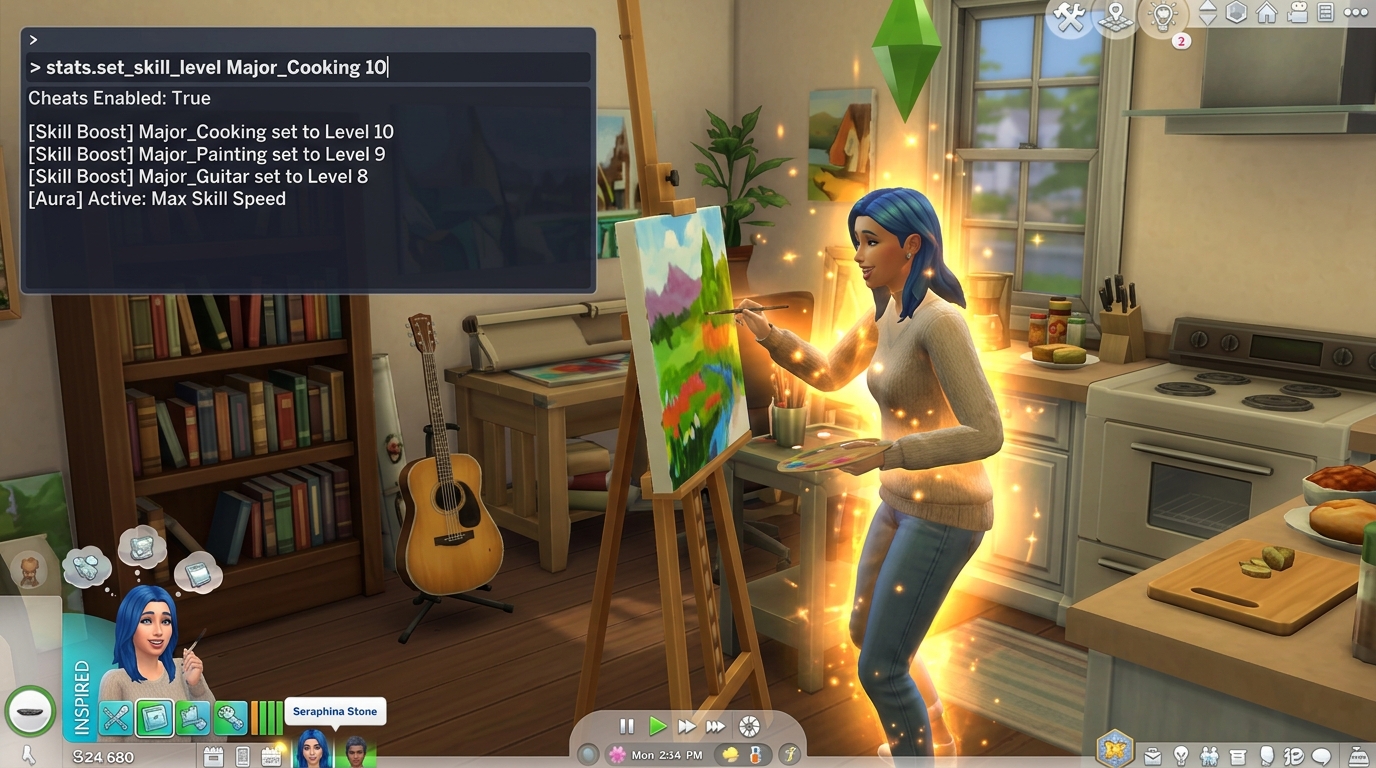This screenshot has height=768, width=1376.
Task: Click inside the cheat console input field
Action: (x=300, y=67)
